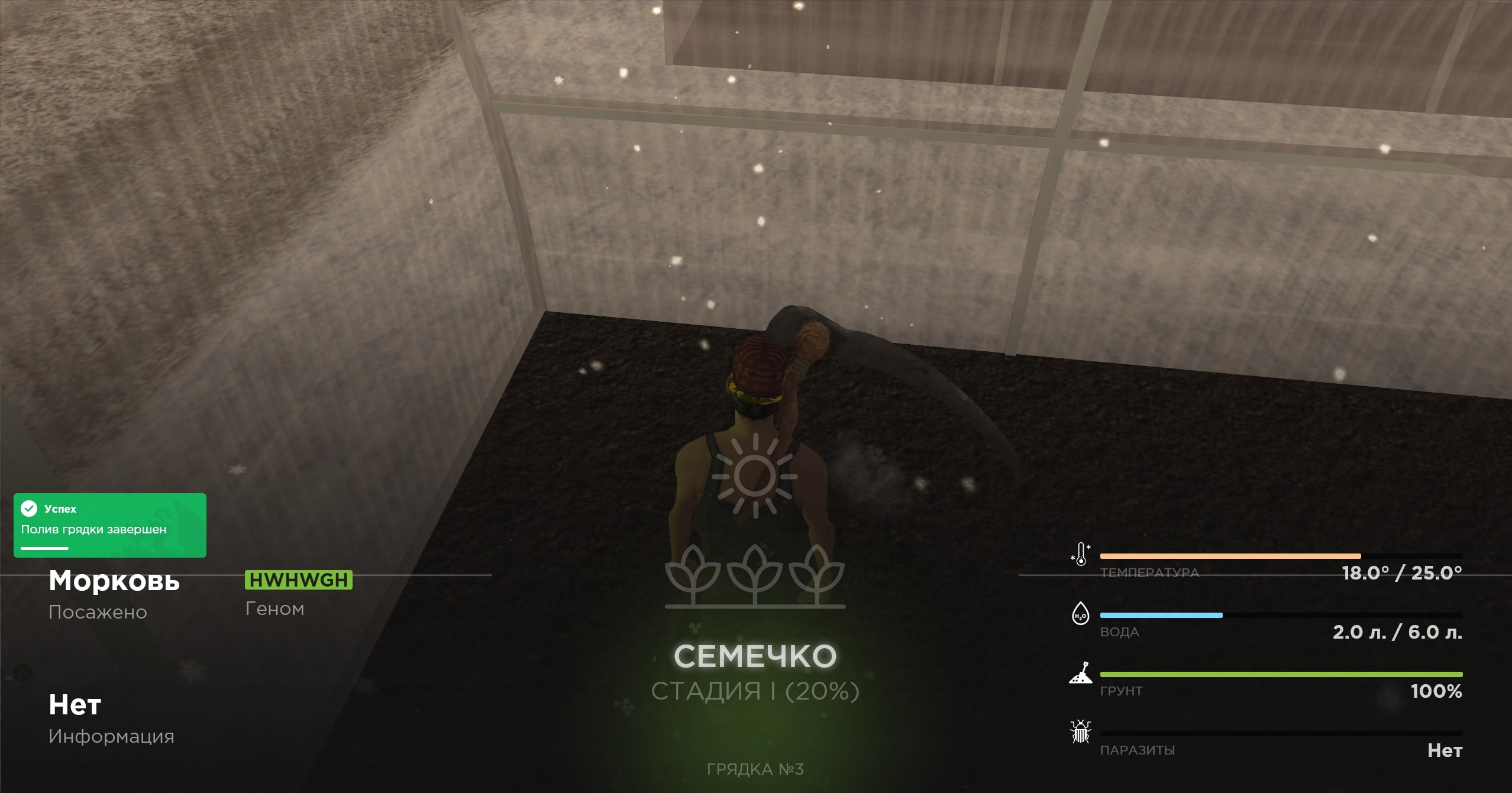Click the HWHWGH genome badge
1512x793 pixels.
[299, 580]
